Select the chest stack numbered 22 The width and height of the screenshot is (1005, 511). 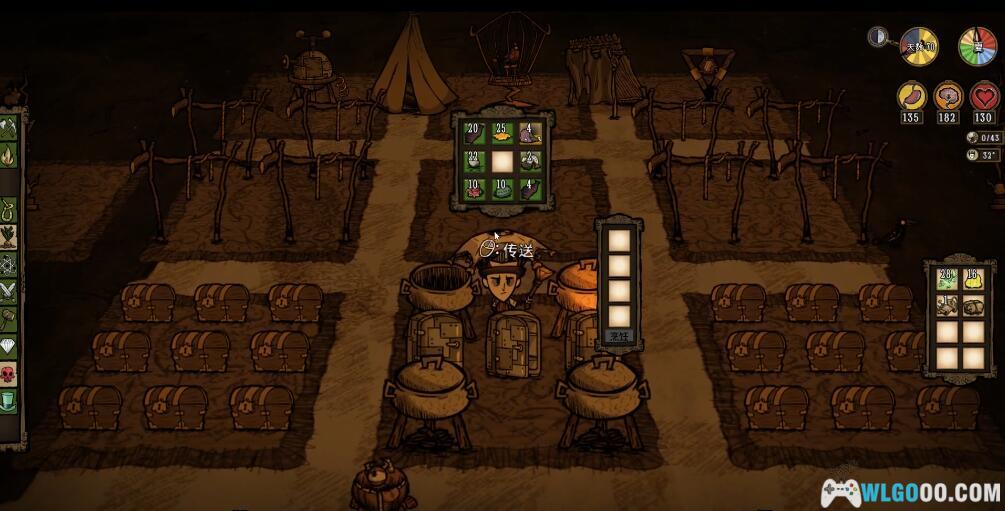[x=474, y=161]
